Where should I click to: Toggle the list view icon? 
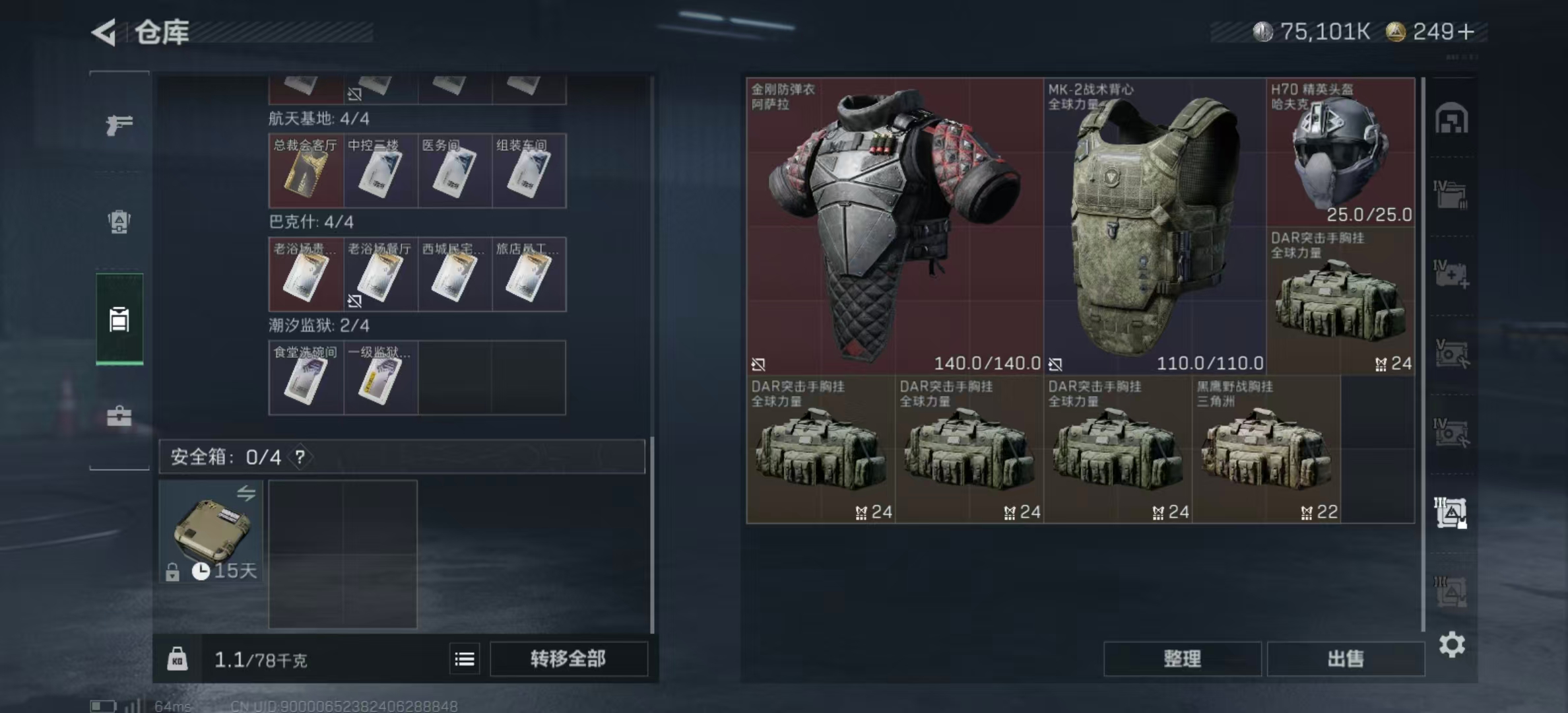(x=465, y=659)
